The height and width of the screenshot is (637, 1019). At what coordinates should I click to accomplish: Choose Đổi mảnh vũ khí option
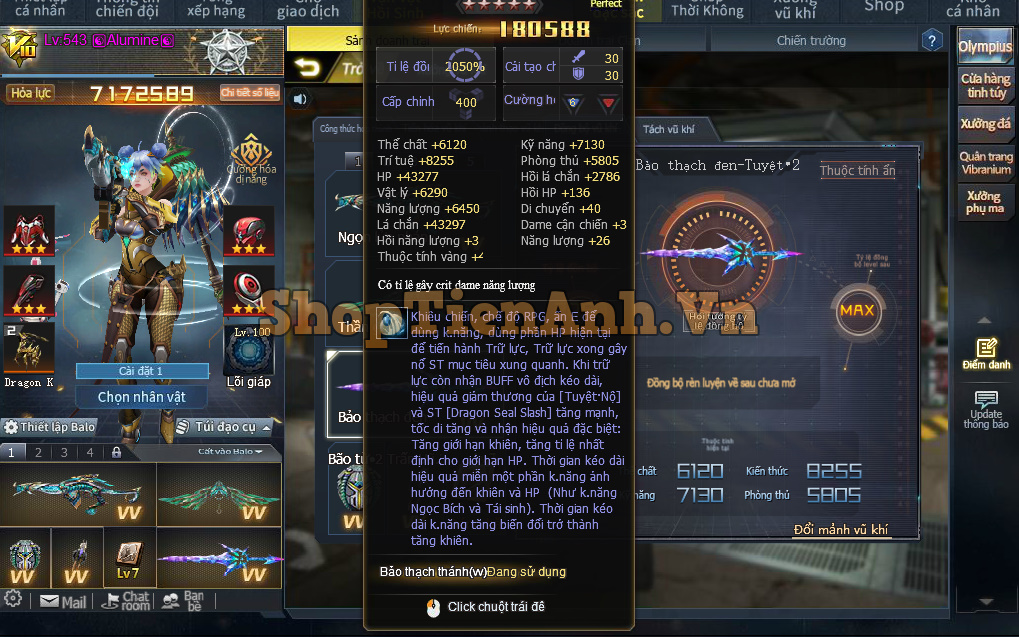[x=840, y=530]
